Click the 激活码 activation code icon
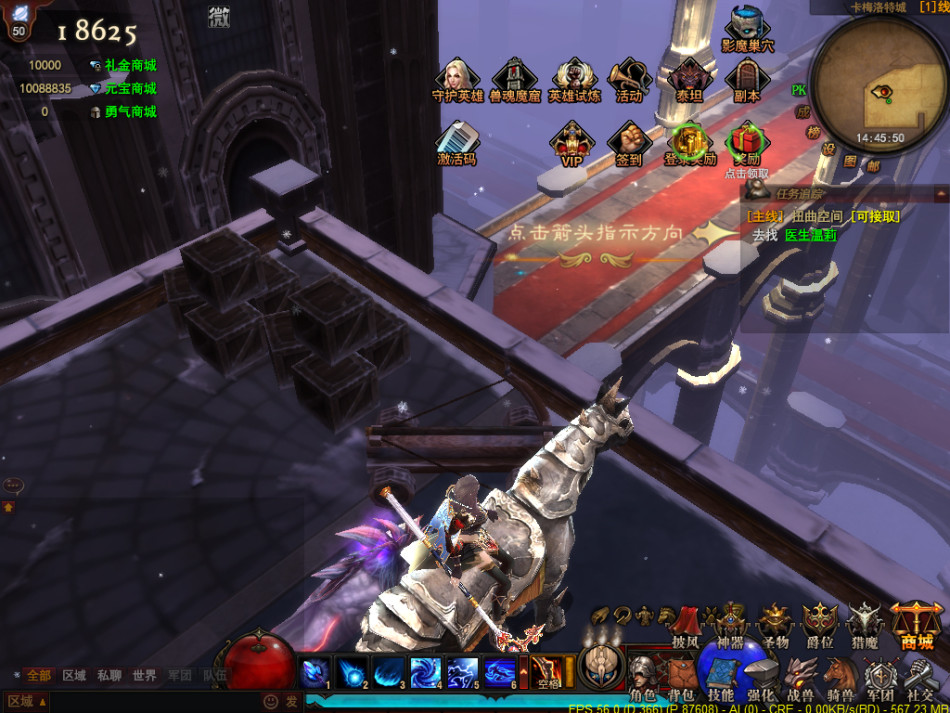 pos(457,141)
